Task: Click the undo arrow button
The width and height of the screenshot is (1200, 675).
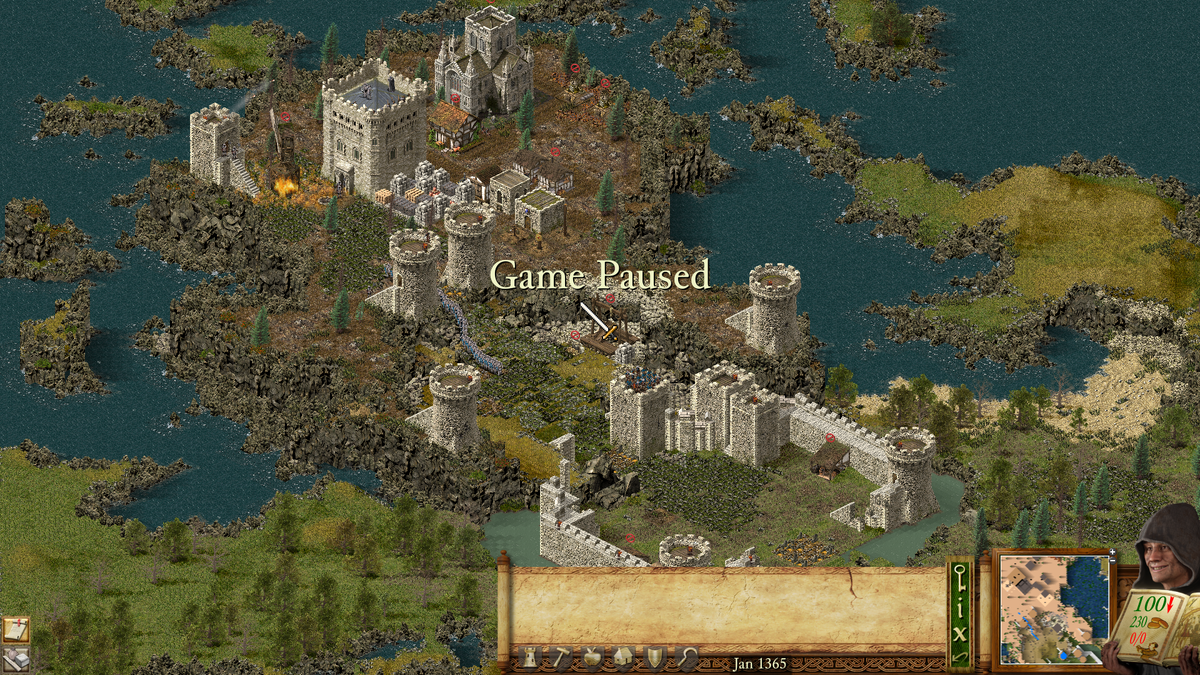Action: click(960, 655)
